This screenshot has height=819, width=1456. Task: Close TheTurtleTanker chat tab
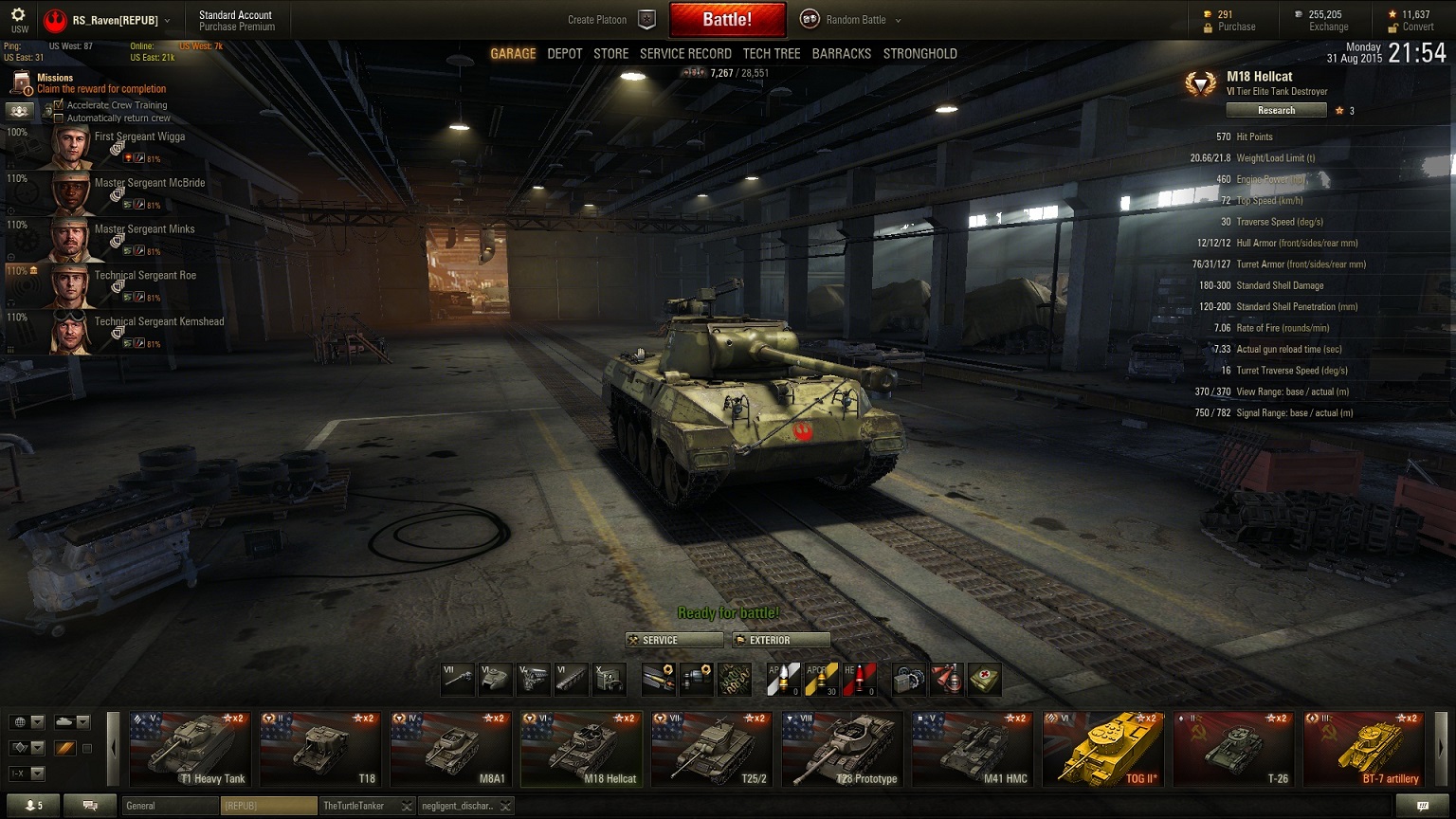coord(407,806)
